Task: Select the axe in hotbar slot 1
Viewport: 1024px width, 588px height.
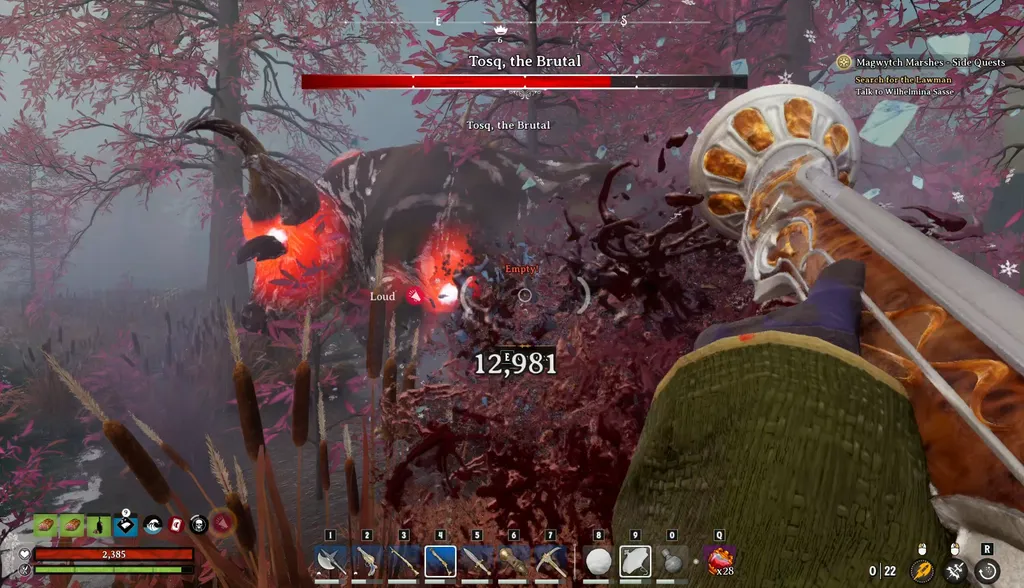Action: point(330,561)
